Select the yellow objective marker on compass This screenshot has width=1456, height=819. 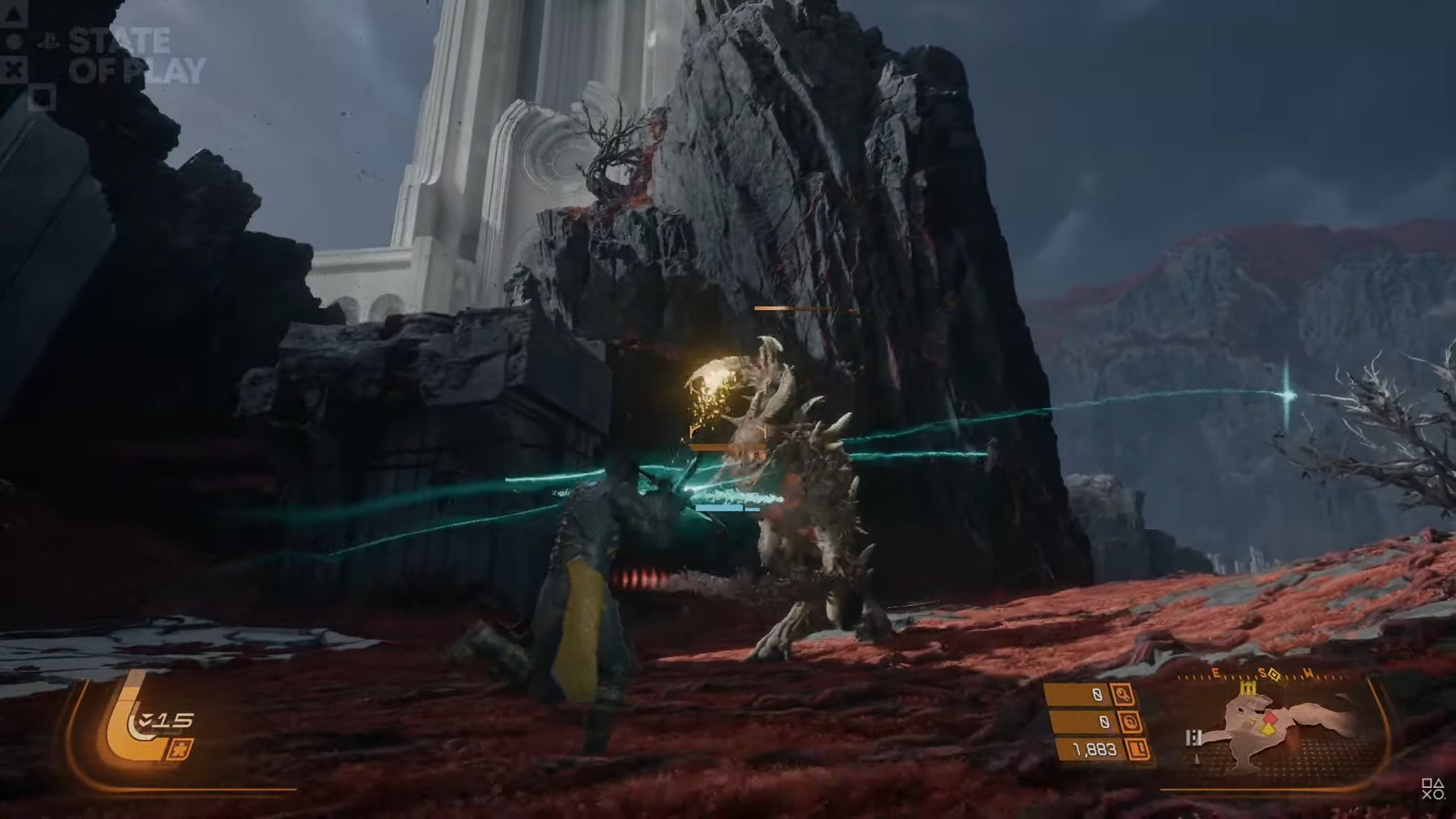coord(1272,674)
